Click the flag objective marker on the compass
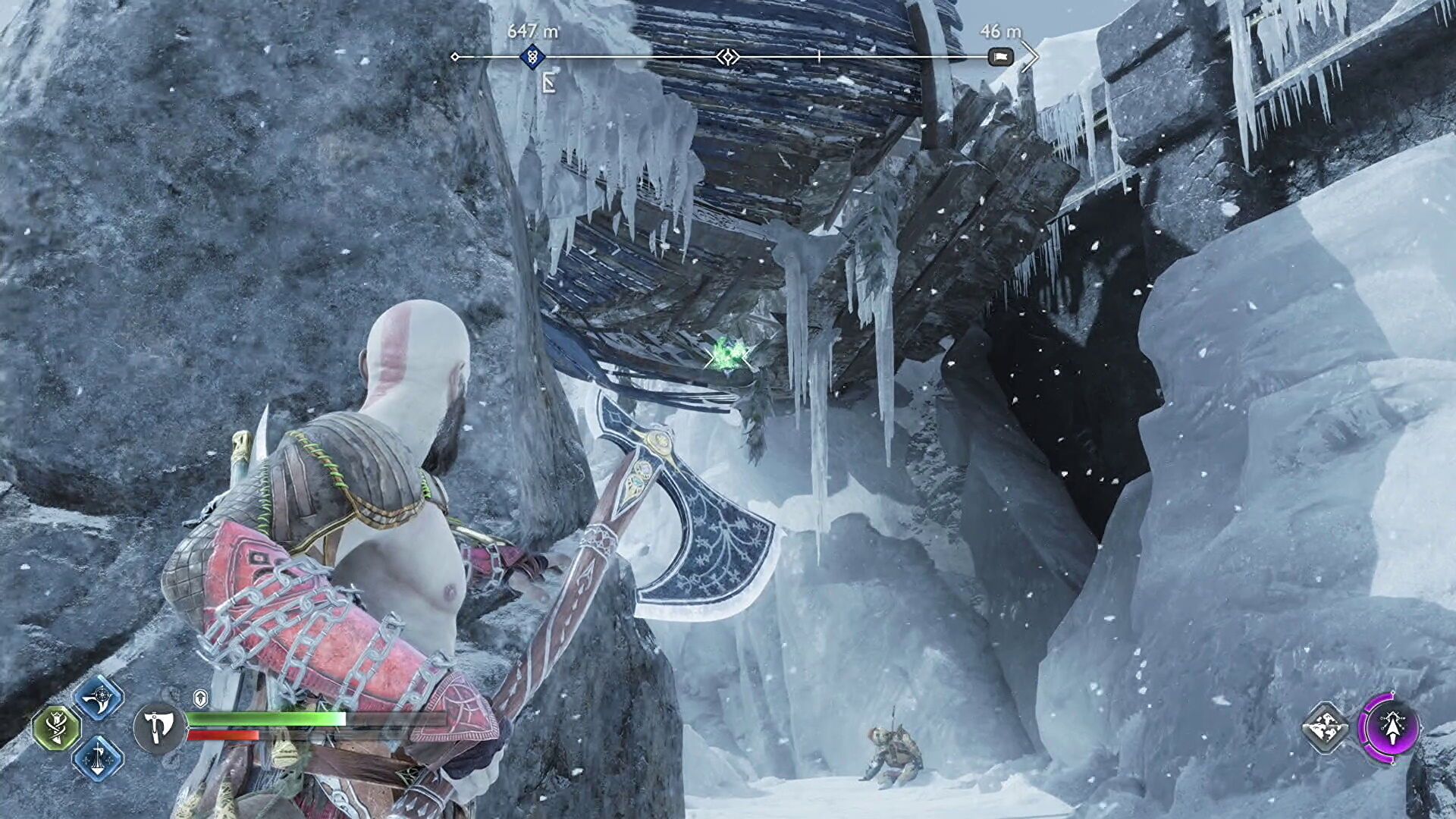Image resolution: width=1456 pixels, height=819 pixels. (x=1002, y=57)
